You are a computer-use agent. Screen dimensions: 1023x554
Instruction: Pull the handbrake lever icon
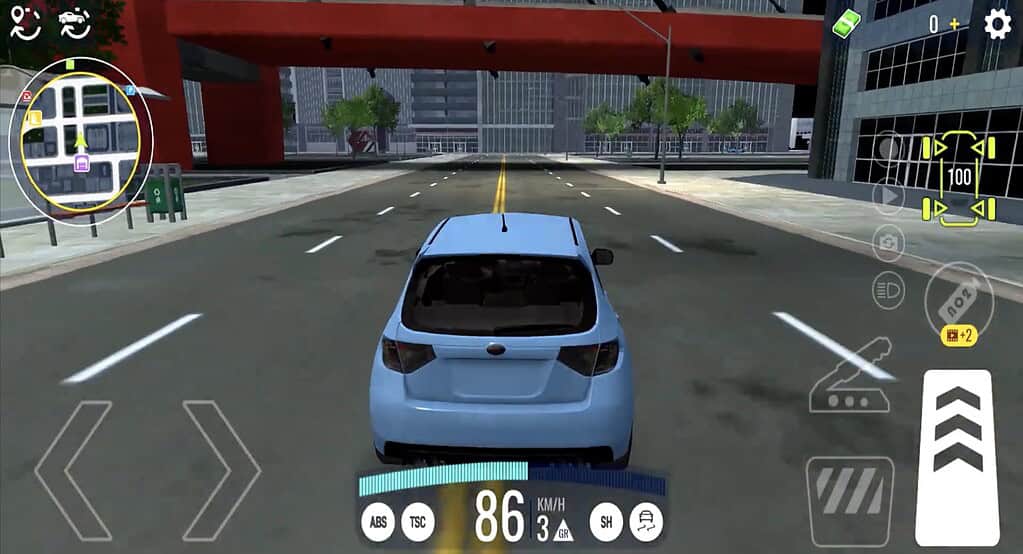[850, 378]
